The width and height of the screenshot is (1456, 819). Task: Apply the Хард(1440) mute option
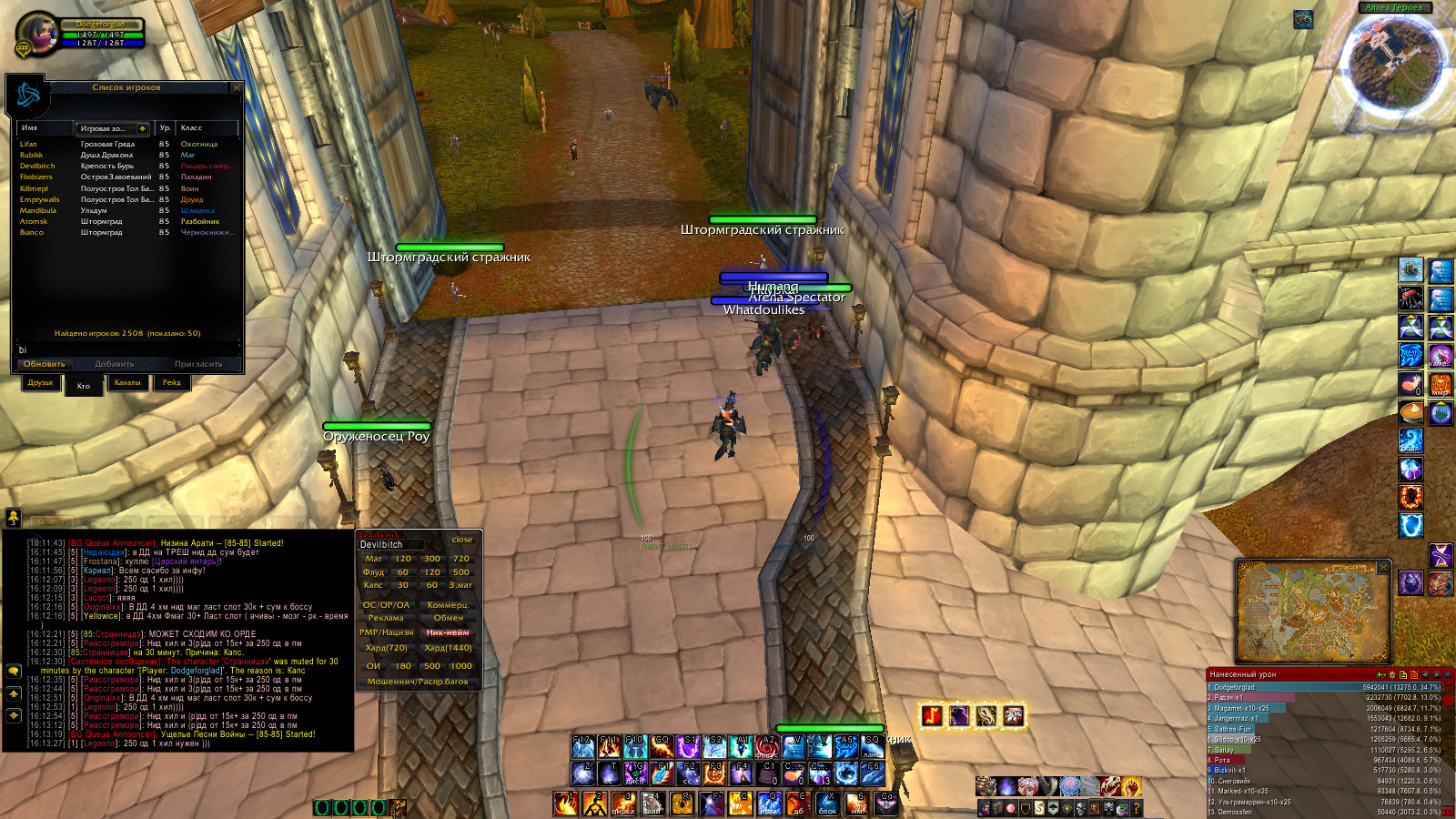448,648
